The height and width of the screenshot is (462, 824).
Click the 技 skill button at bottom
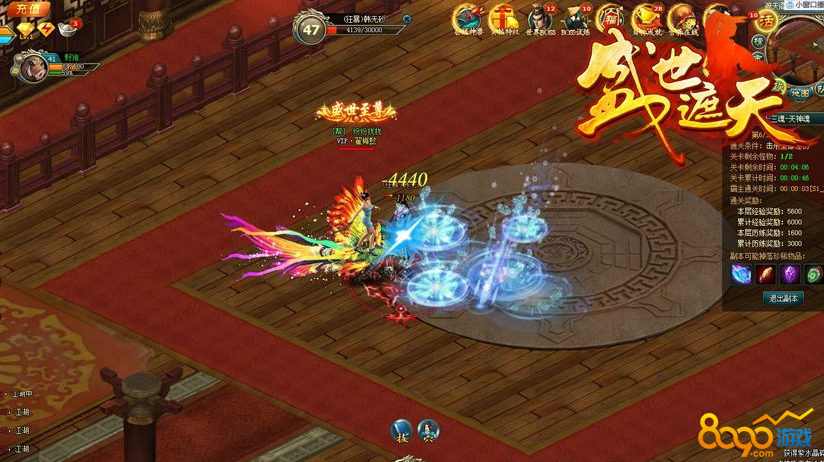click(x=402, y=430)
